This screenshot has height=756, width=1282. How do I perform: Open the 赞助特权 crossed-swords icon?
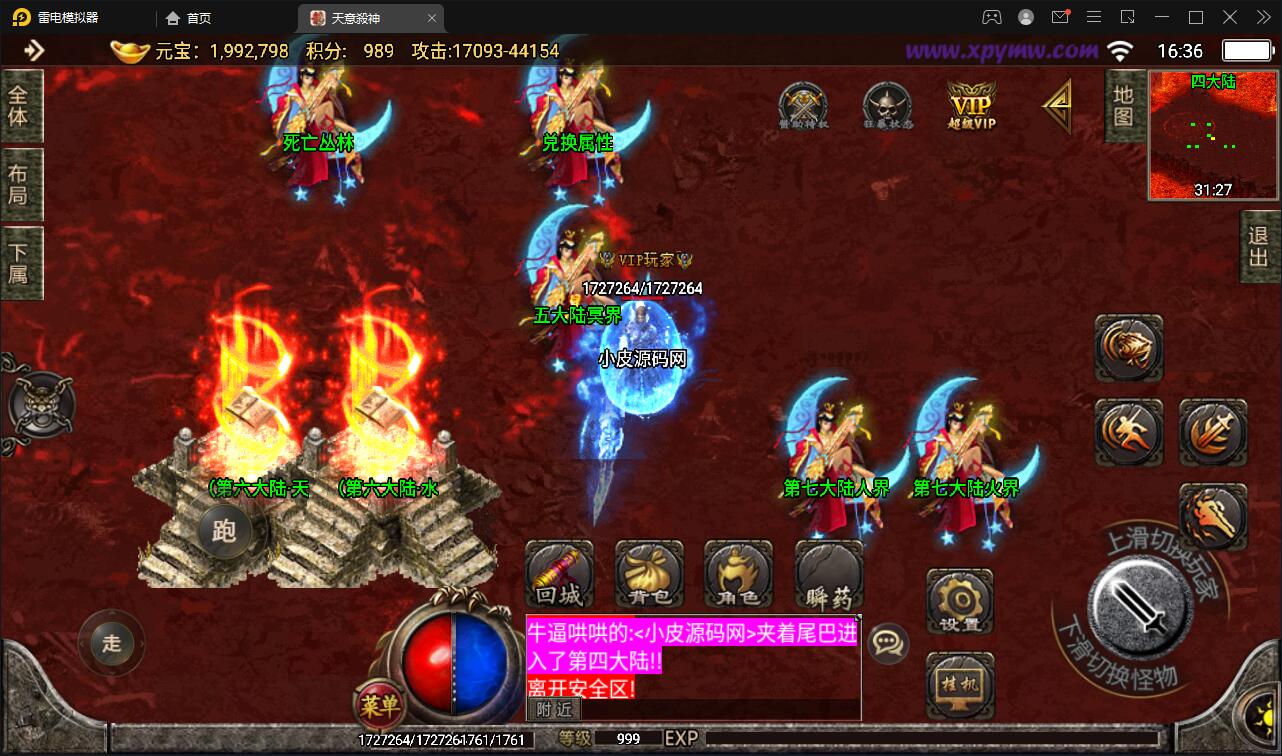point(803,102)
